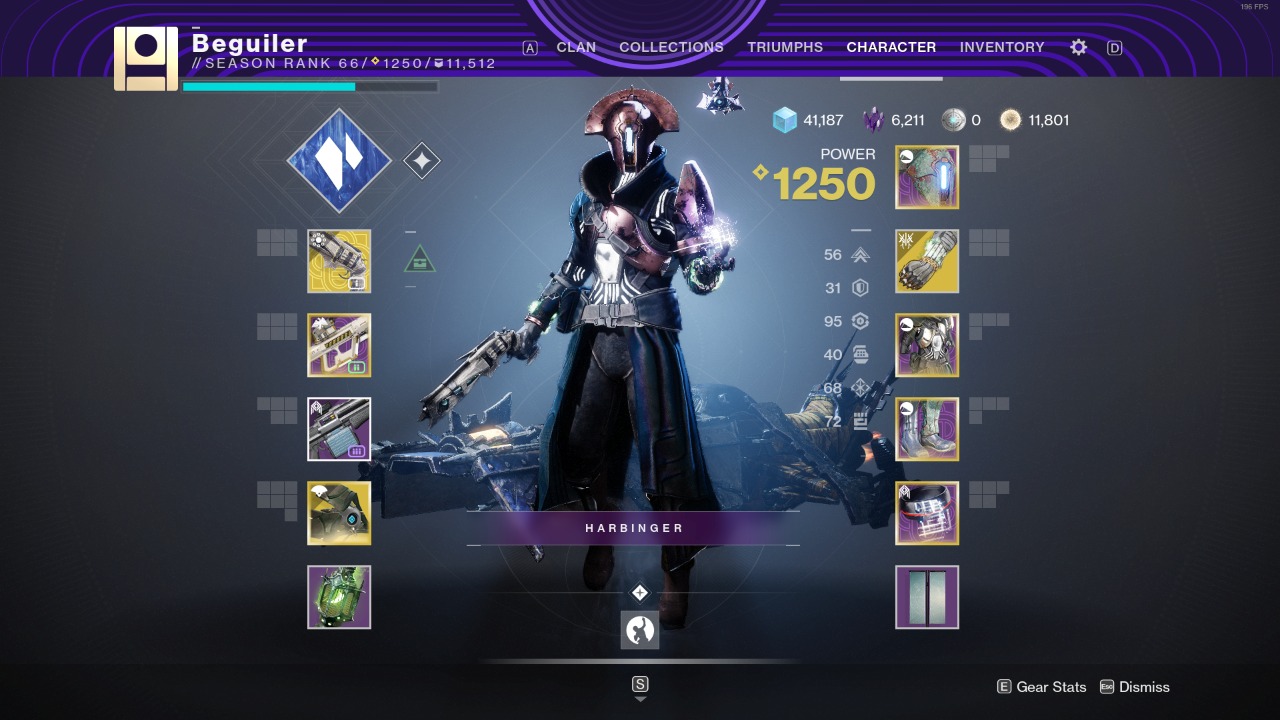The height and width of the screenshot is (720, 1280).
Task: Open the leg armor slot
Action: [927, 429]
